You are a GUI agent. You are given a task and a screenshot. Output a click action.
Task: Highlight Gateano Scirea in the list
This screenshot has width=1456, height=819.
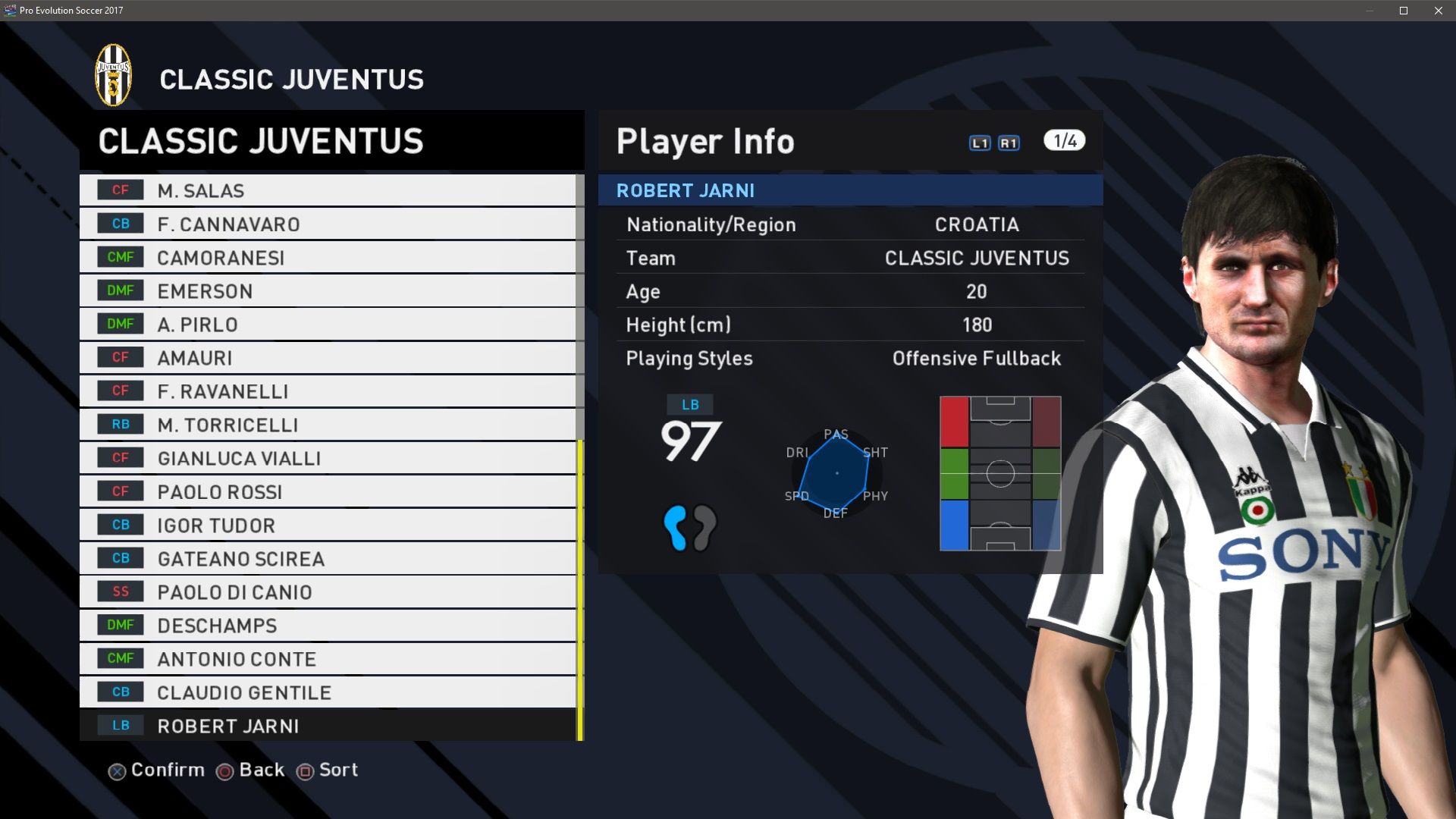328,559
